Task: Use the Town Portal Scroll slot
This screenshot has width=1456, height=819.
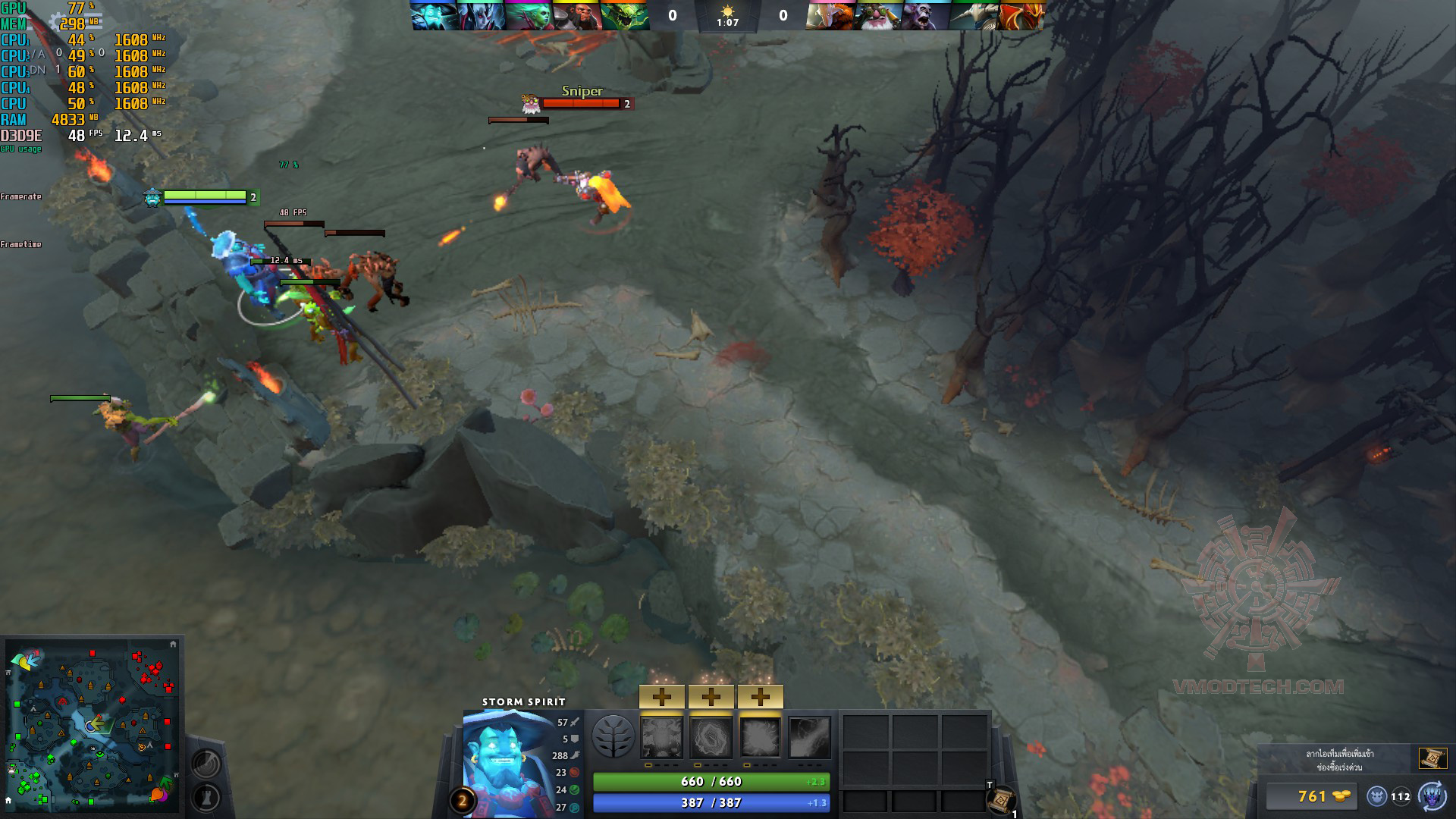Action: tap(1001, 799)
